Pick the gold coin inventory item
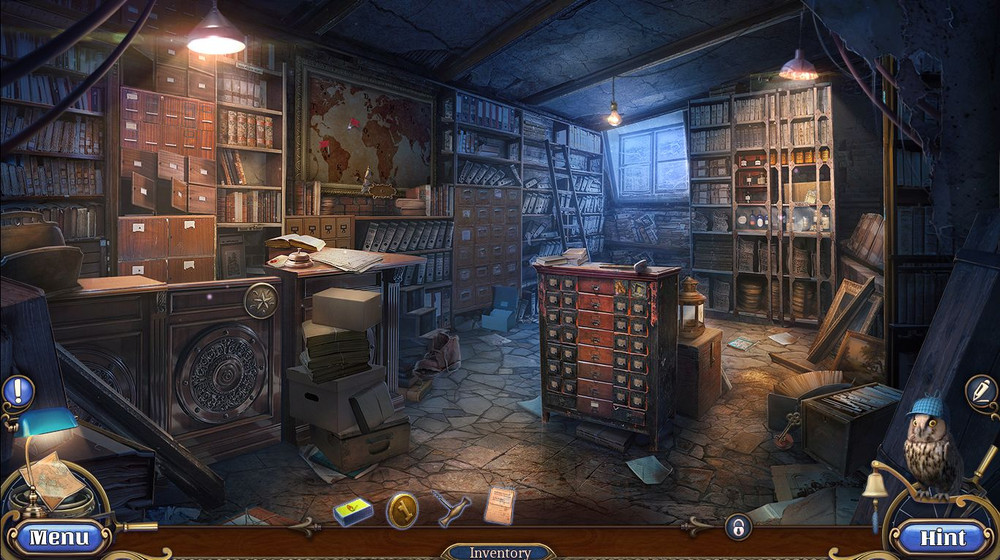This screenshot has height=560, width=1000. pyautogui.click(x=402, y=508)
